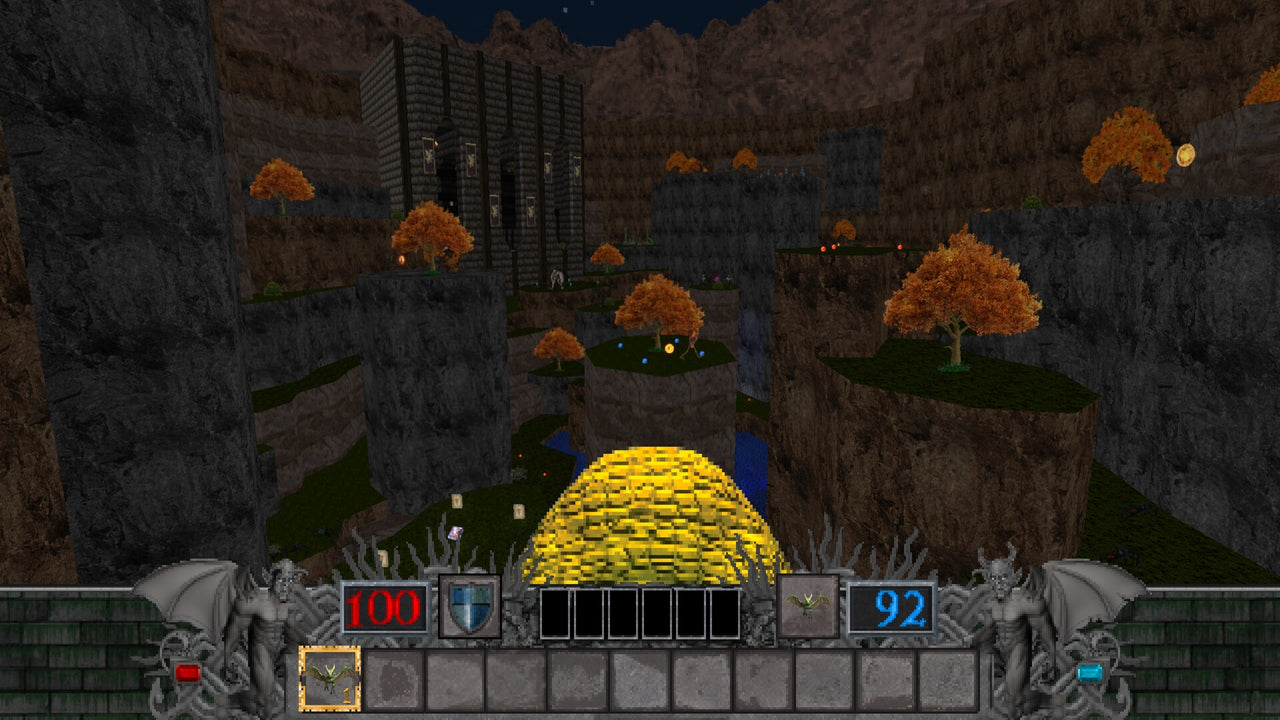The image size is (1280, 720).
Task: Click the purple artifact on the left ledge
Action: tap(455, 531)
